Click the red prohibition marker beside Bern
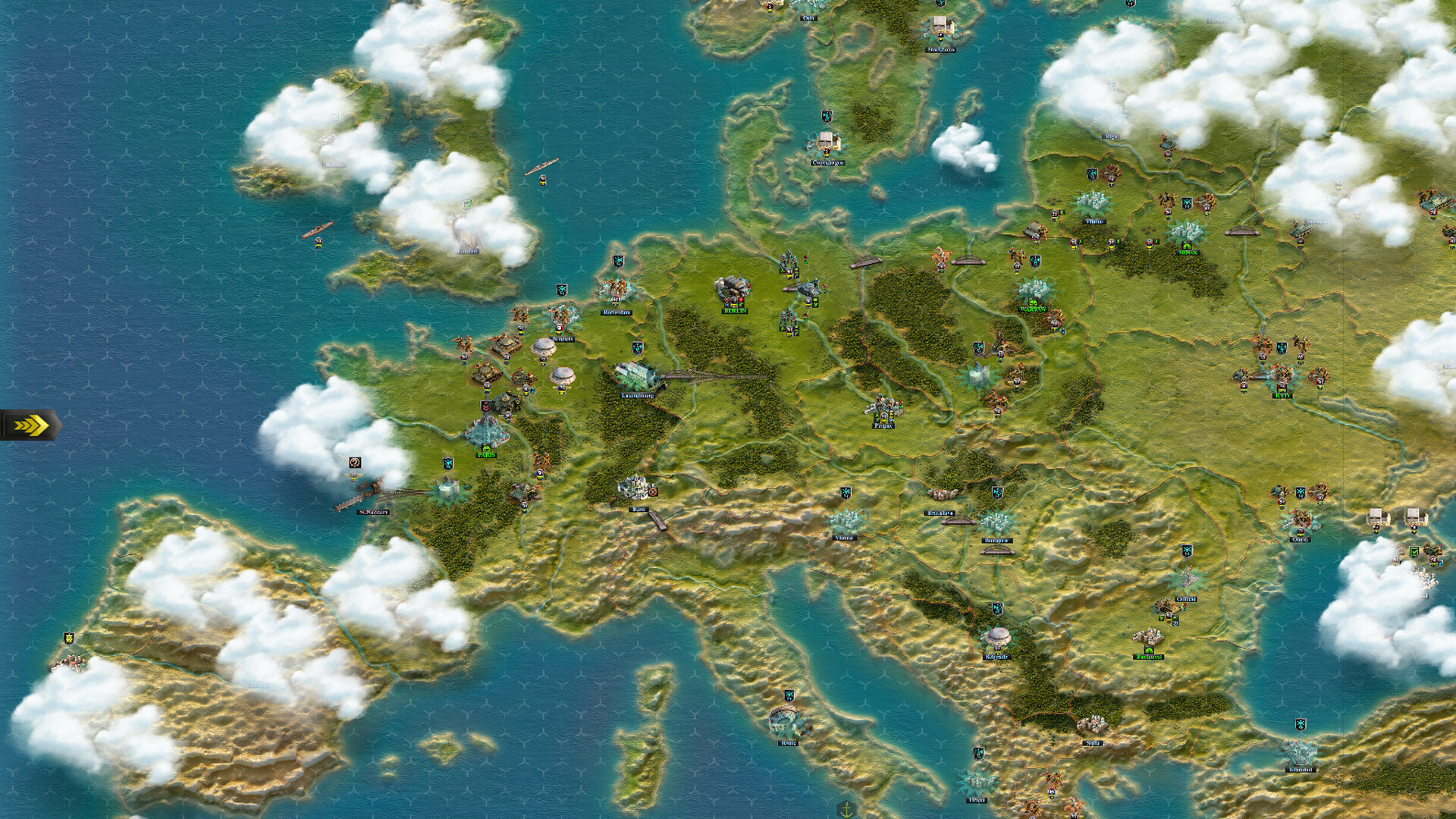The height and width of the screenshot is (819, 1456). 653,491
